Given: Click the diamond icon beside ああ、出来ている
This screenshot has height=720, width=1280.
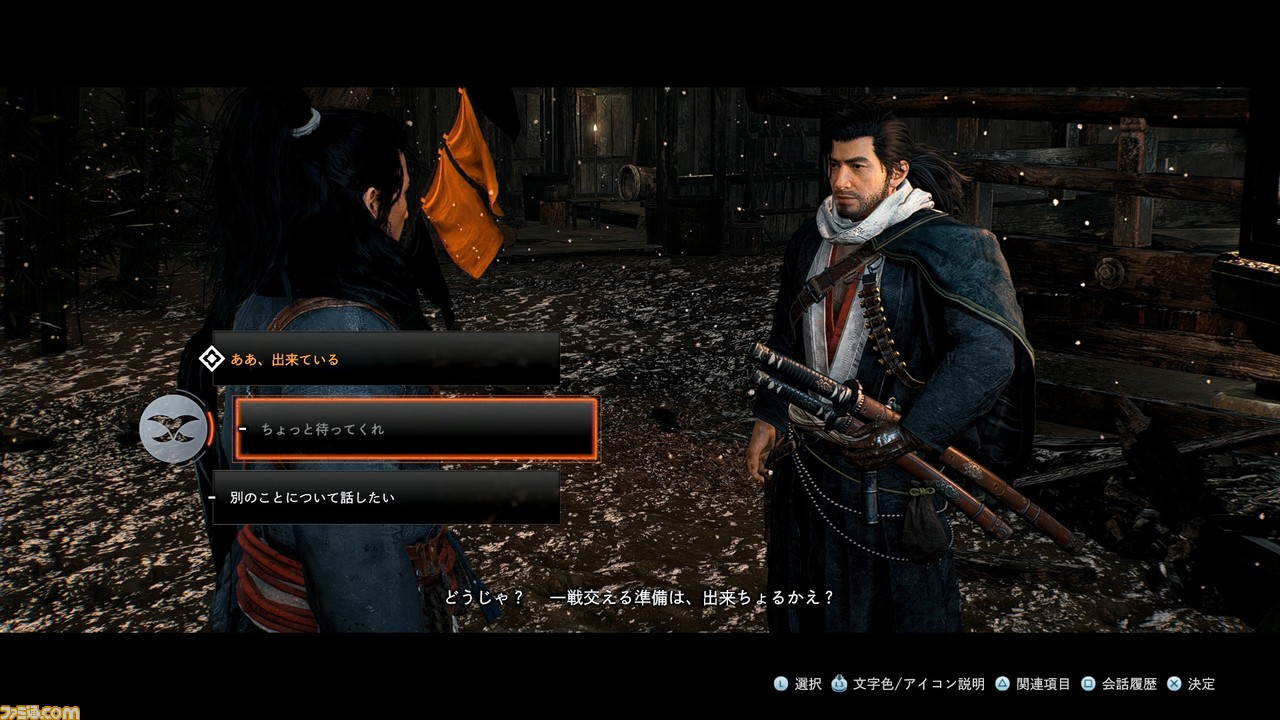Looking at the screenshot, I should click(x=210, y=359).
